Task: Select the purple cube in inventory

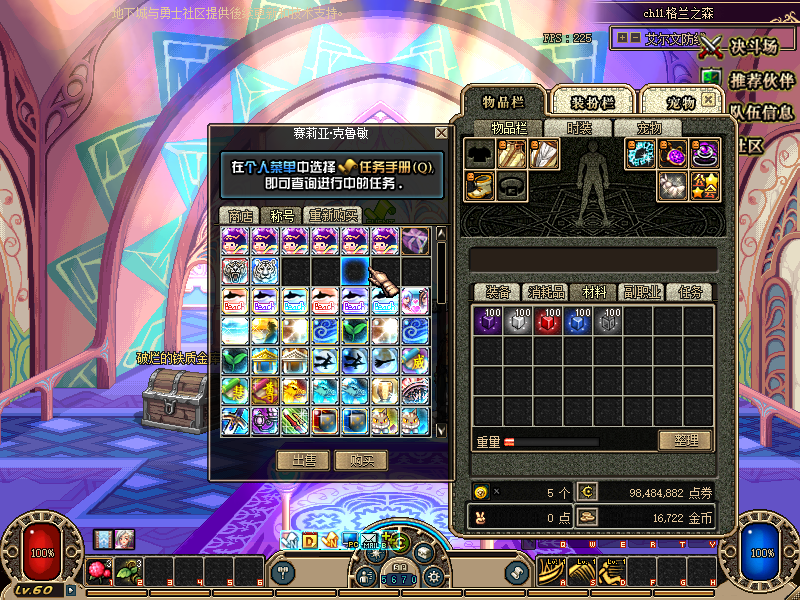Action: point(488,321)
